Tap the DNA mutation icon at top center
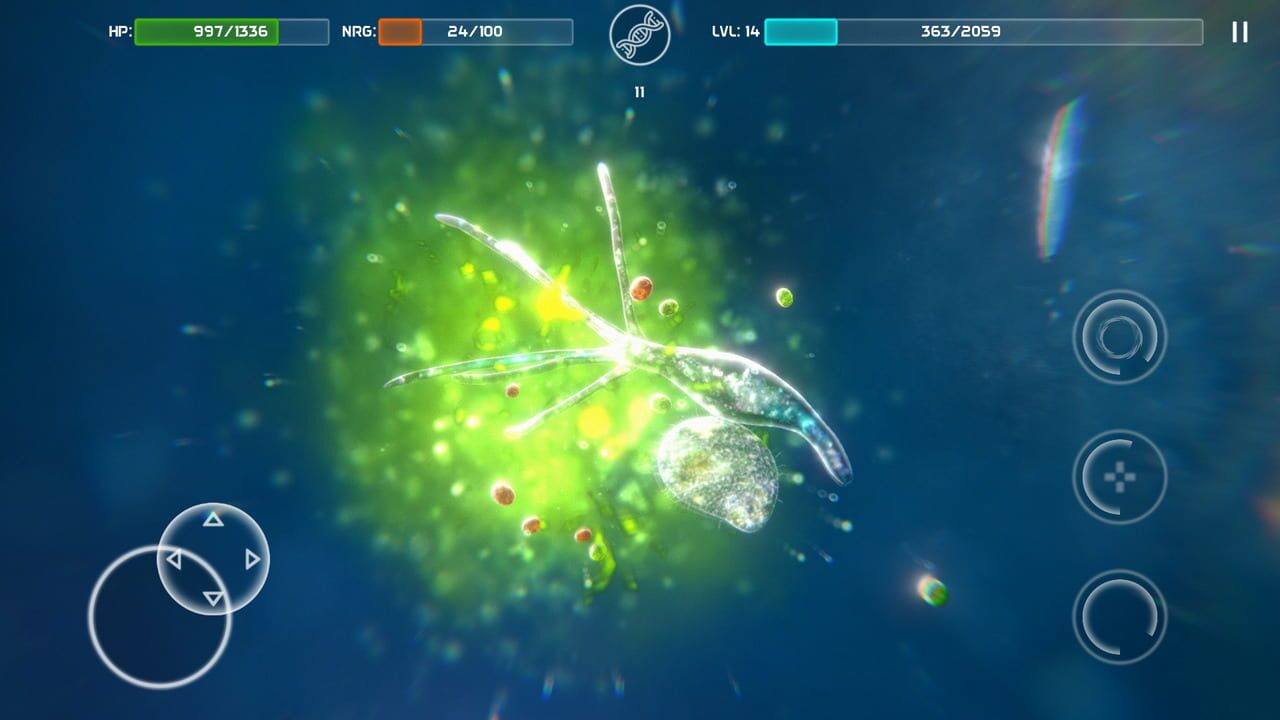The height and width of the screenshot is (720, 1280). pyautogui.click(x=639, y=36)
